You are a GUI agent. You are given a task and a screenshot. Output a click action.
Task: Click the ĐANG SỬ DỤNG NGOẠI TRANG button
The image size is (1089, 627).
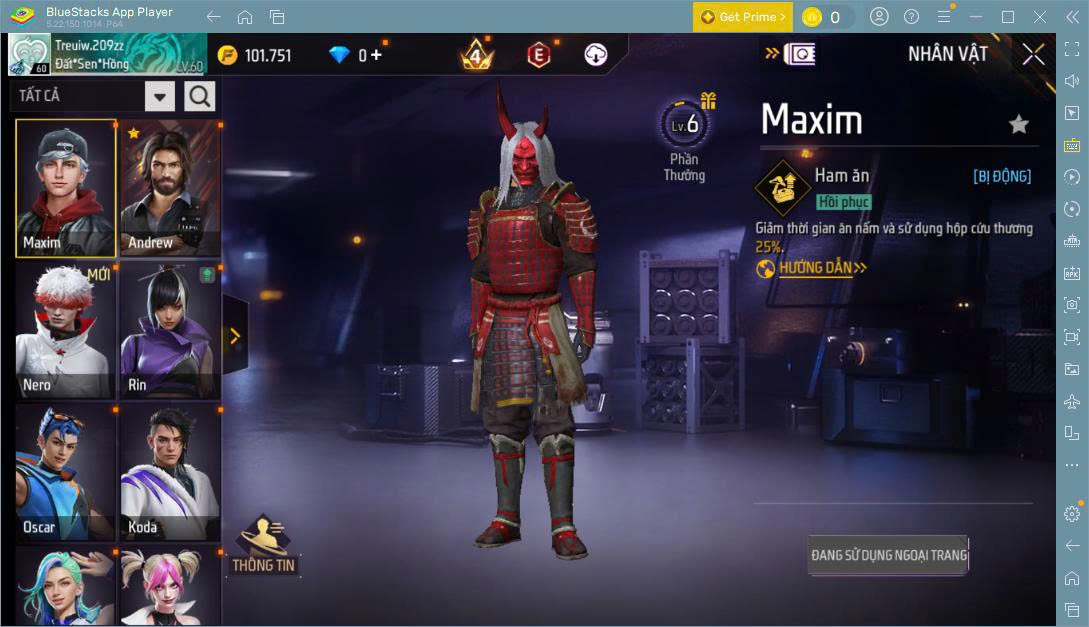click(888, 555)
